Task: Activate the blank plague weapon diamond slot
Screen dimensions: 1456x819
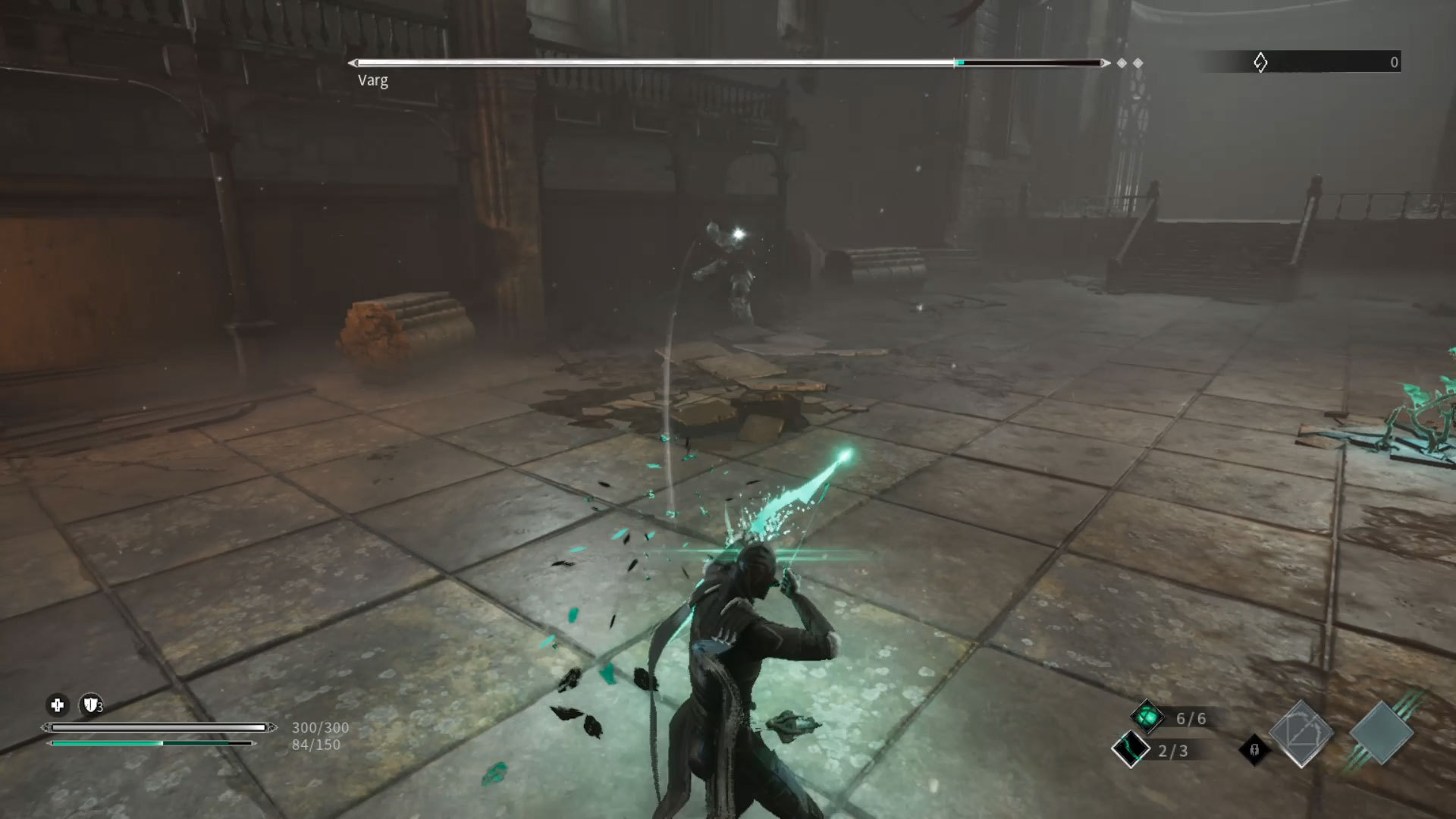Action: pyautogui.click(x=1382, y=733)
